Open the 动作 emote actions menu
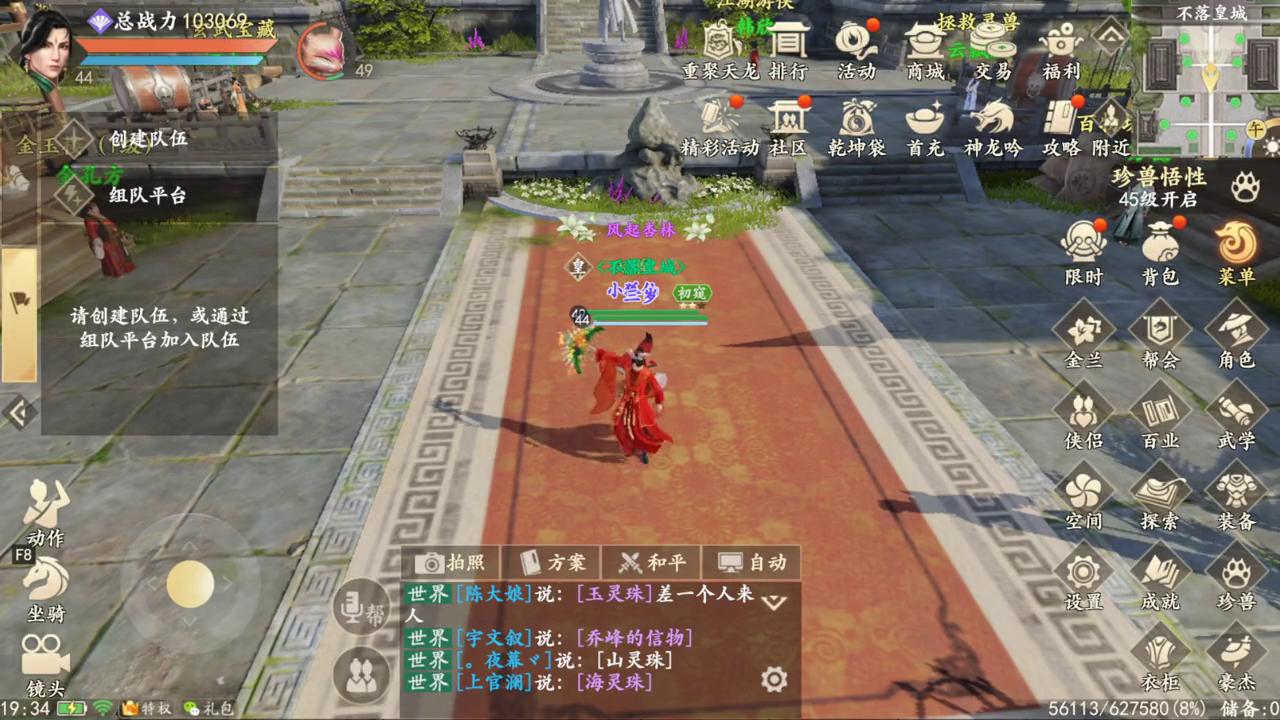This screenshot has width=1280, height=720. [x=45, y=512]
